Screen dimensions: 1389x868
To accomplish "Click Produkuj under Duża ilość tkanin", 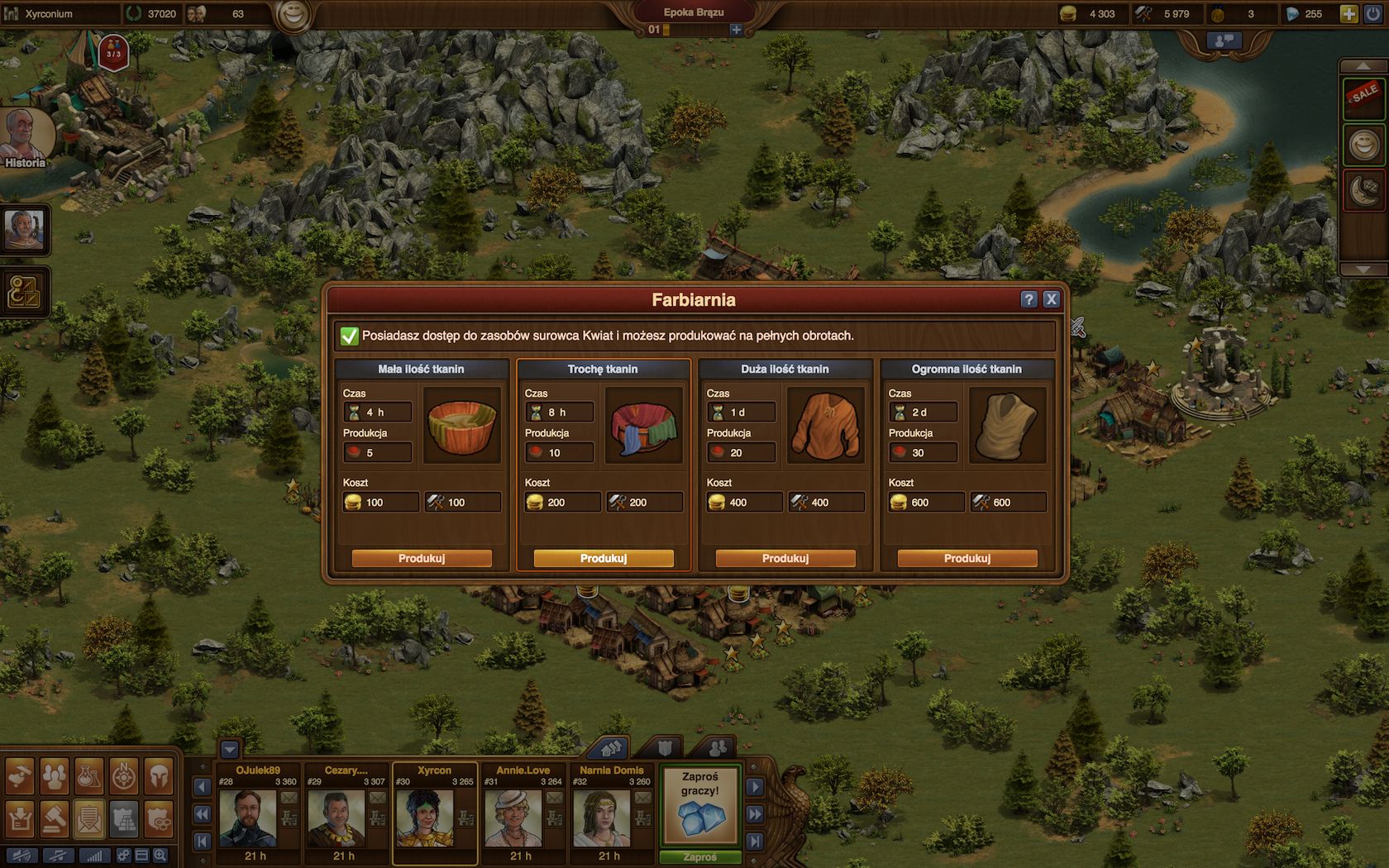I will [x=785, y=559].
